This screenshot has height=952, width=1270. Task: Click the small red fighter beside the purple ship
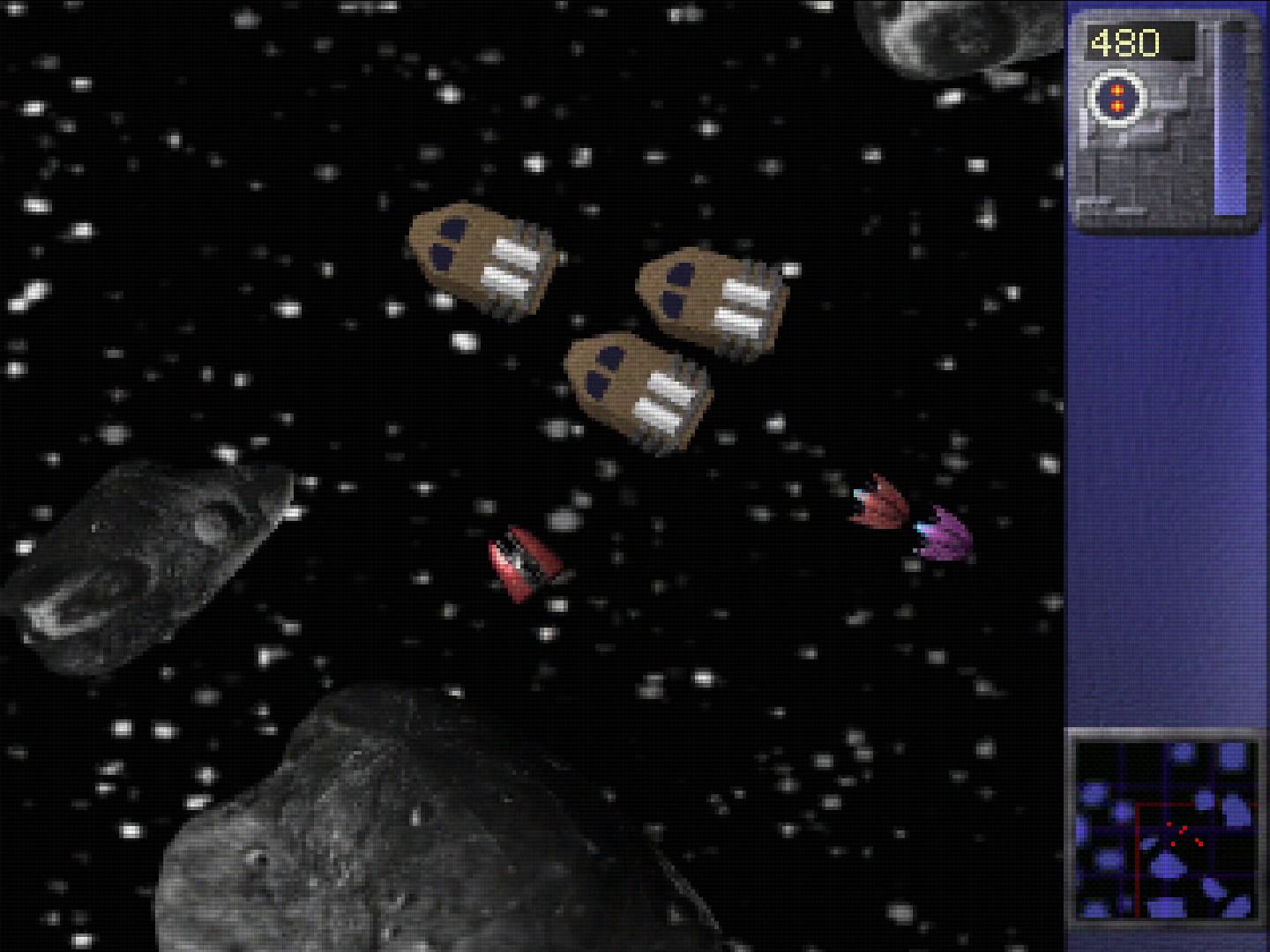[878, 502]
